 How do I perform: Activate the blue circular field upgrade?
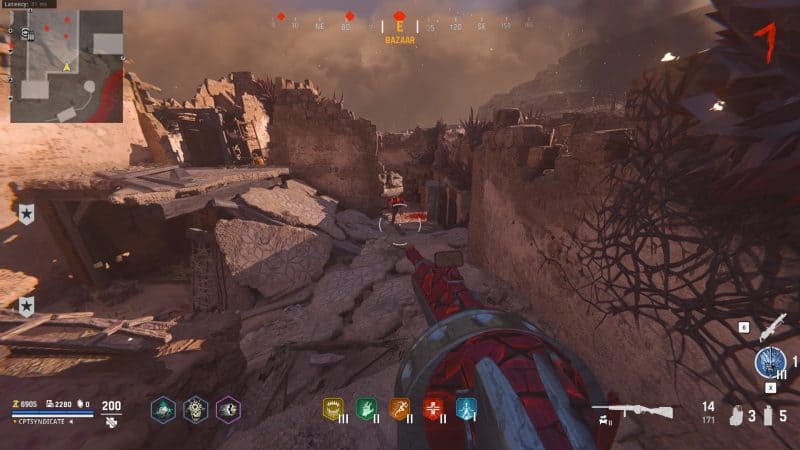(771, 362)
